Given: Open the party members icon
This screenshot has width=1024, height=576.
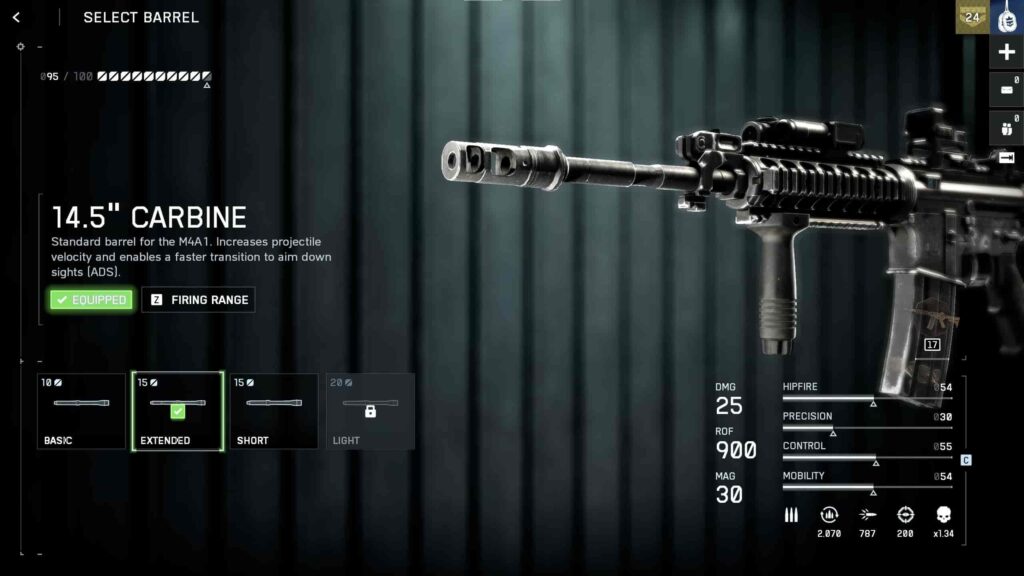Looking at the screenshot, I should click(x=1006, y=127).
